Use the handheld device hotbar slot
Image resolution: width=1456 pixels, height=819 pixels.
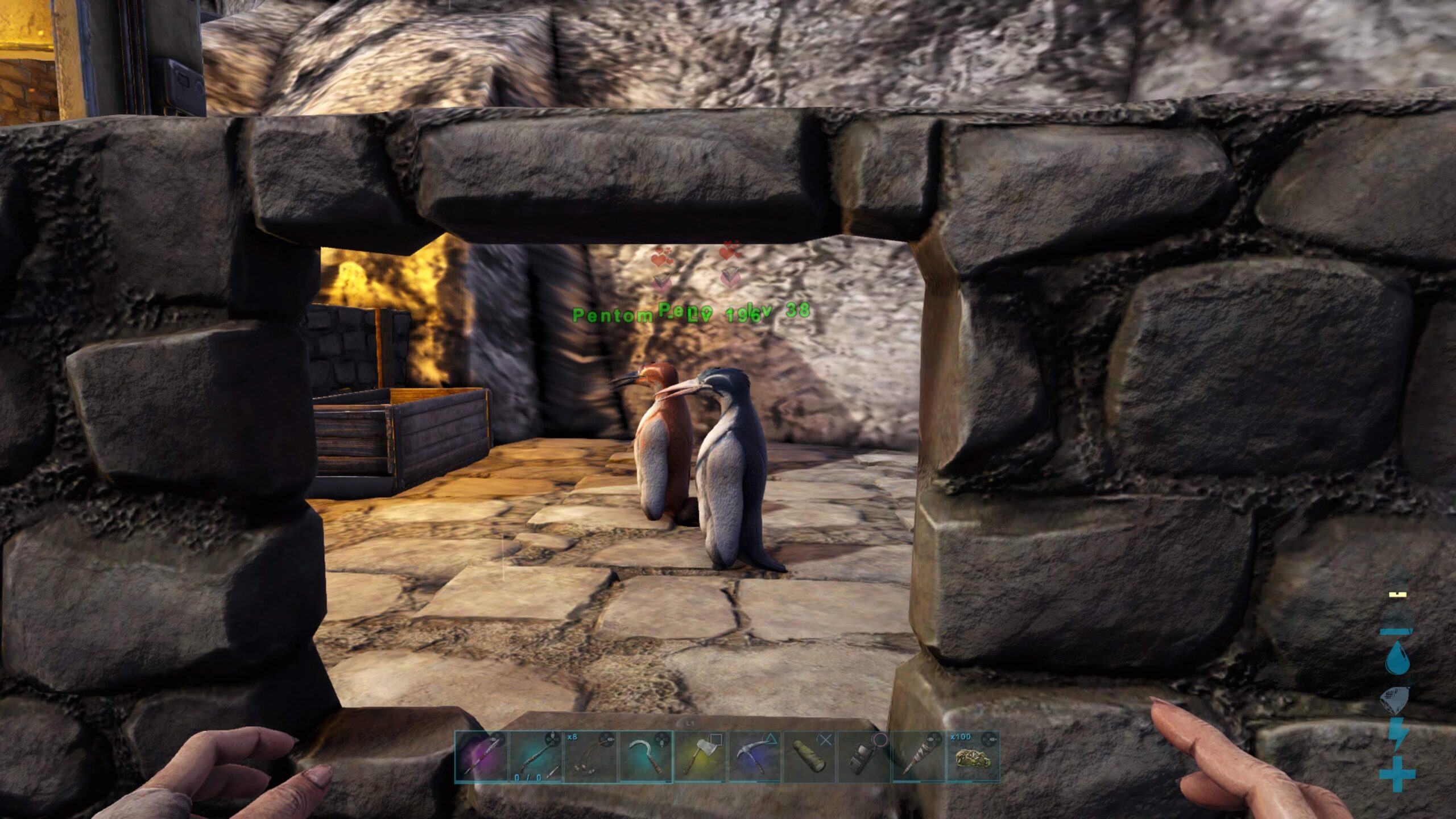click(x=864, y=756)
